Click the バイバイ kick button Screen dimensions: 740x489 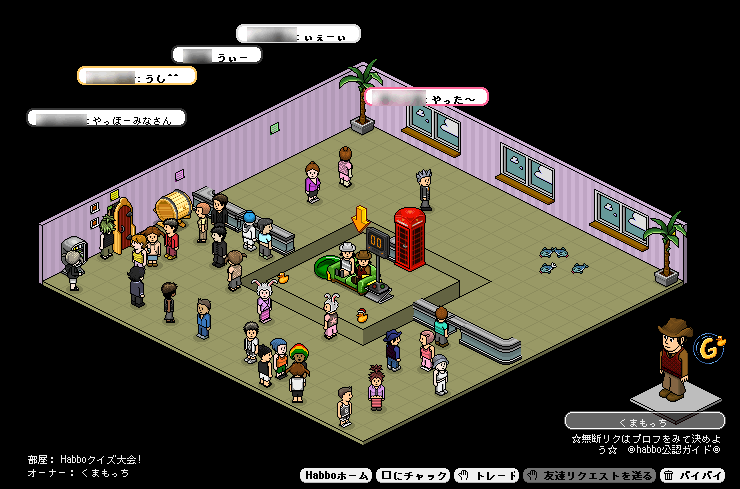click(x=694, y=476)
